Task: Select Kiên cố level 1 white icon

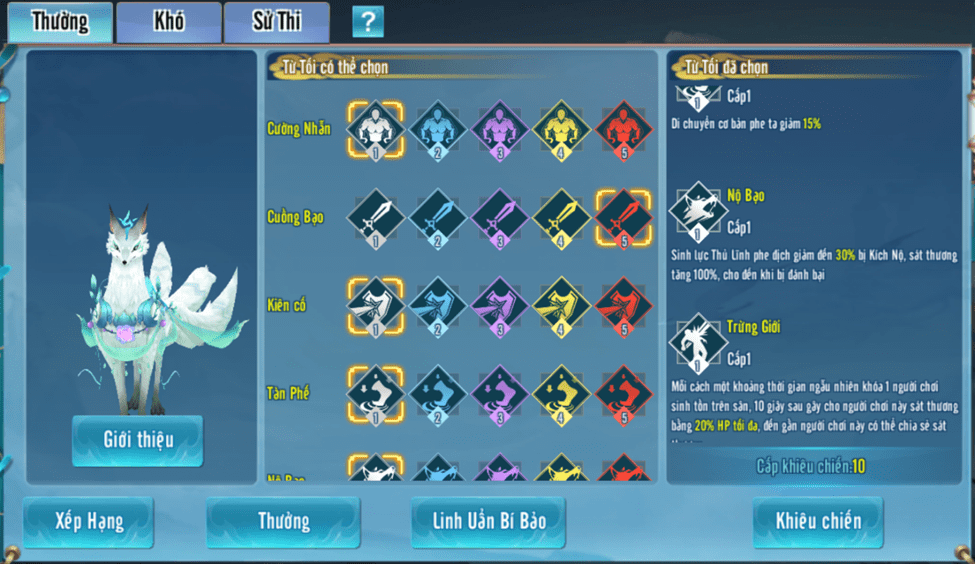Action: [375, 305]
